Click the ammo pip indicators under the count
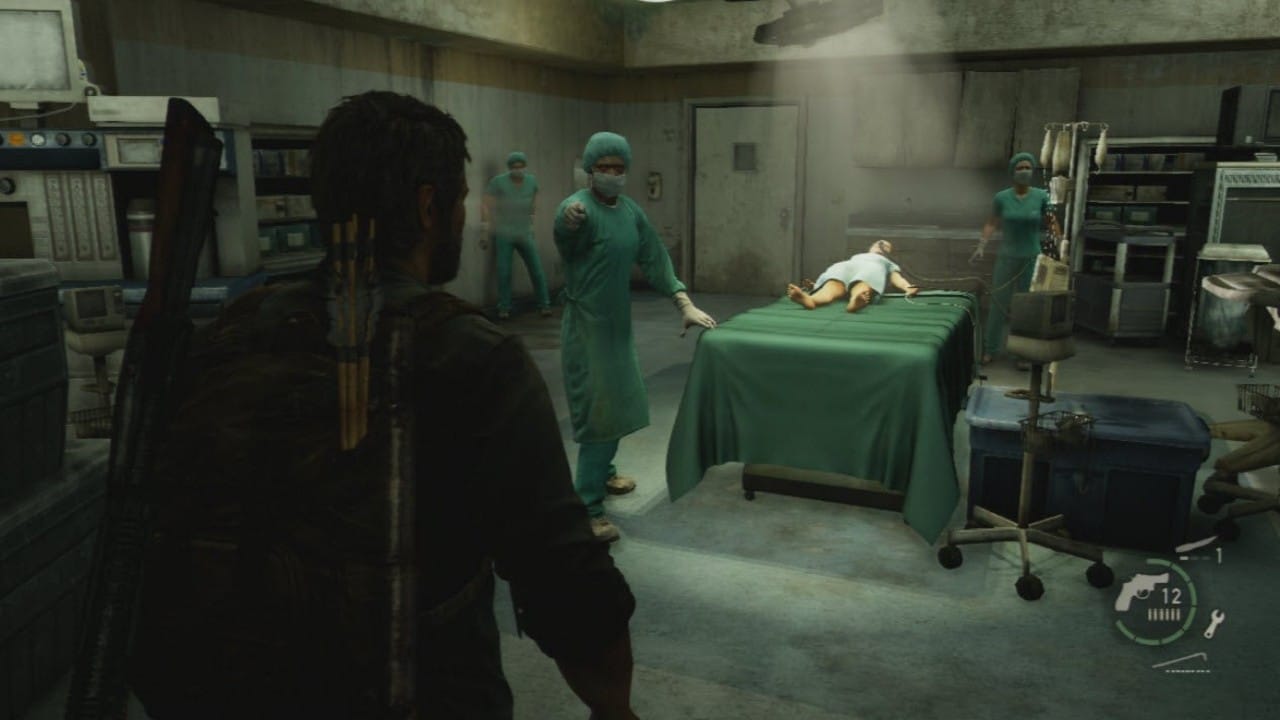1280x720 pixels. point(1164,612)
